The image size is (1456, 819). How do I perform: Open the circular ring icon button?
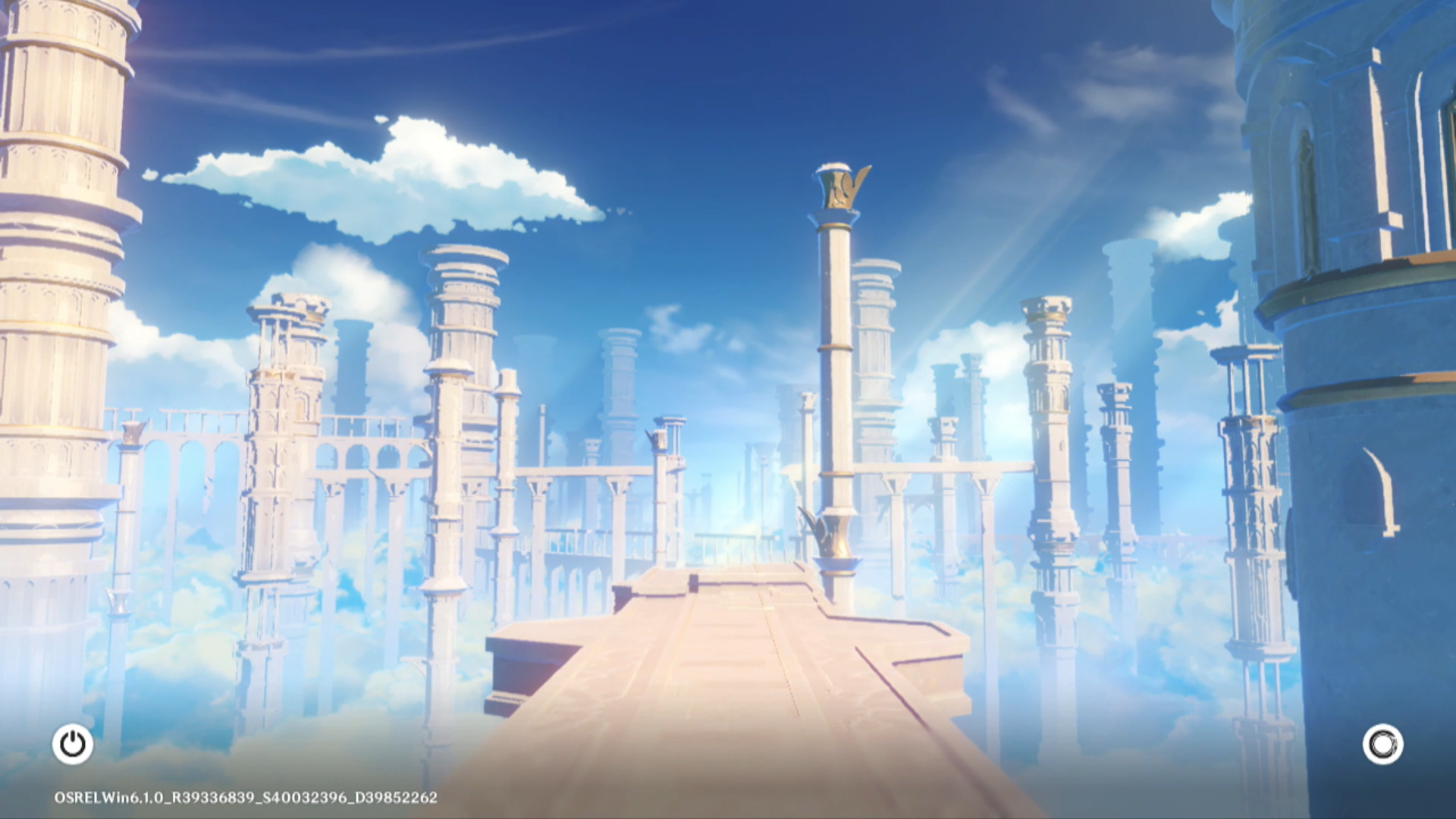[1382, 744]
